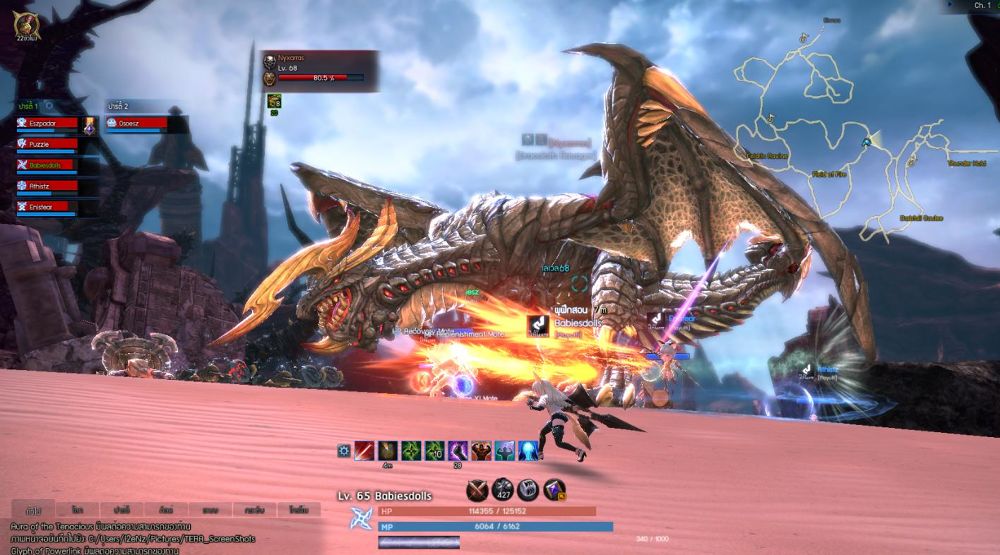
Task: Select the purple boot buff icon
Action: pos(458,451)
